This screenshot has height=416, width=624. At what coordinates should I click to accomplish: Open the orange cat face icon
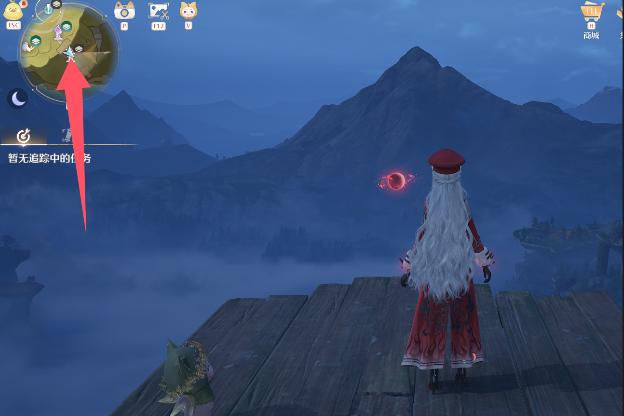tap(188, 11)
